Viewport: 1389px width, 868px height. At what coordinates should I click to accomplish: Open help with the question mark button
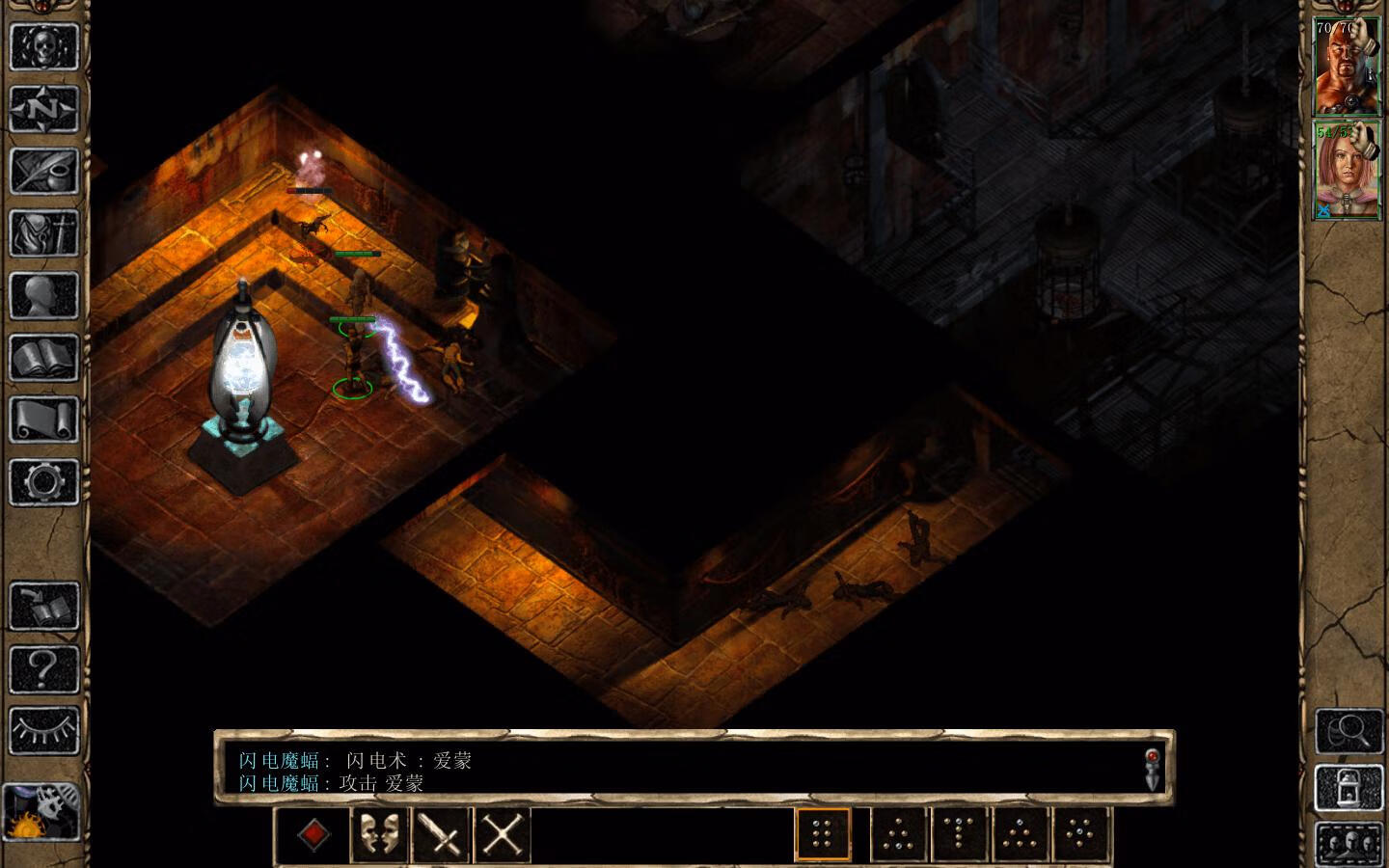pos(43,667)
